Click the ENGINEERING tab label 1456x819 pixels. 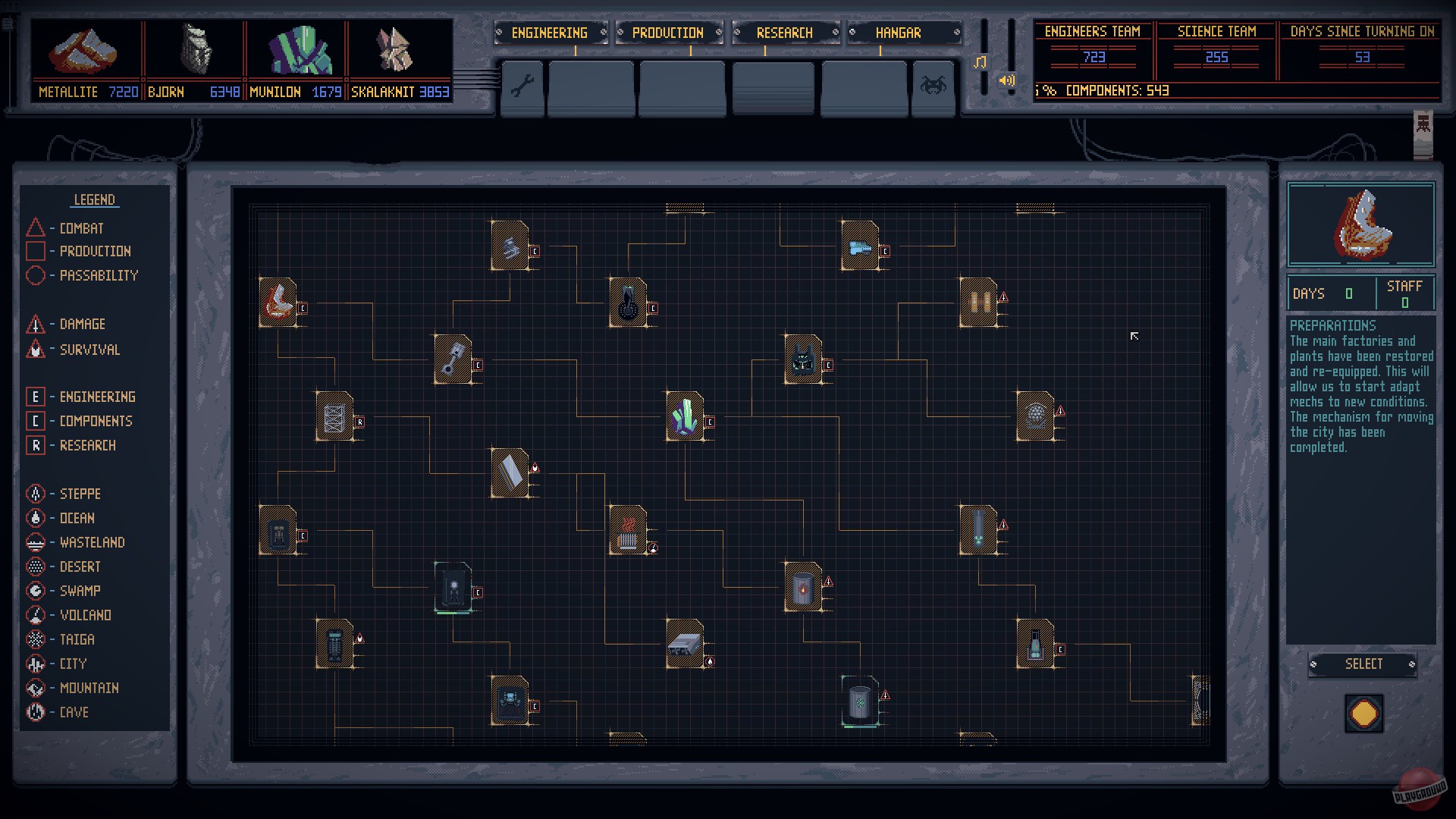(x=551, y=33)
